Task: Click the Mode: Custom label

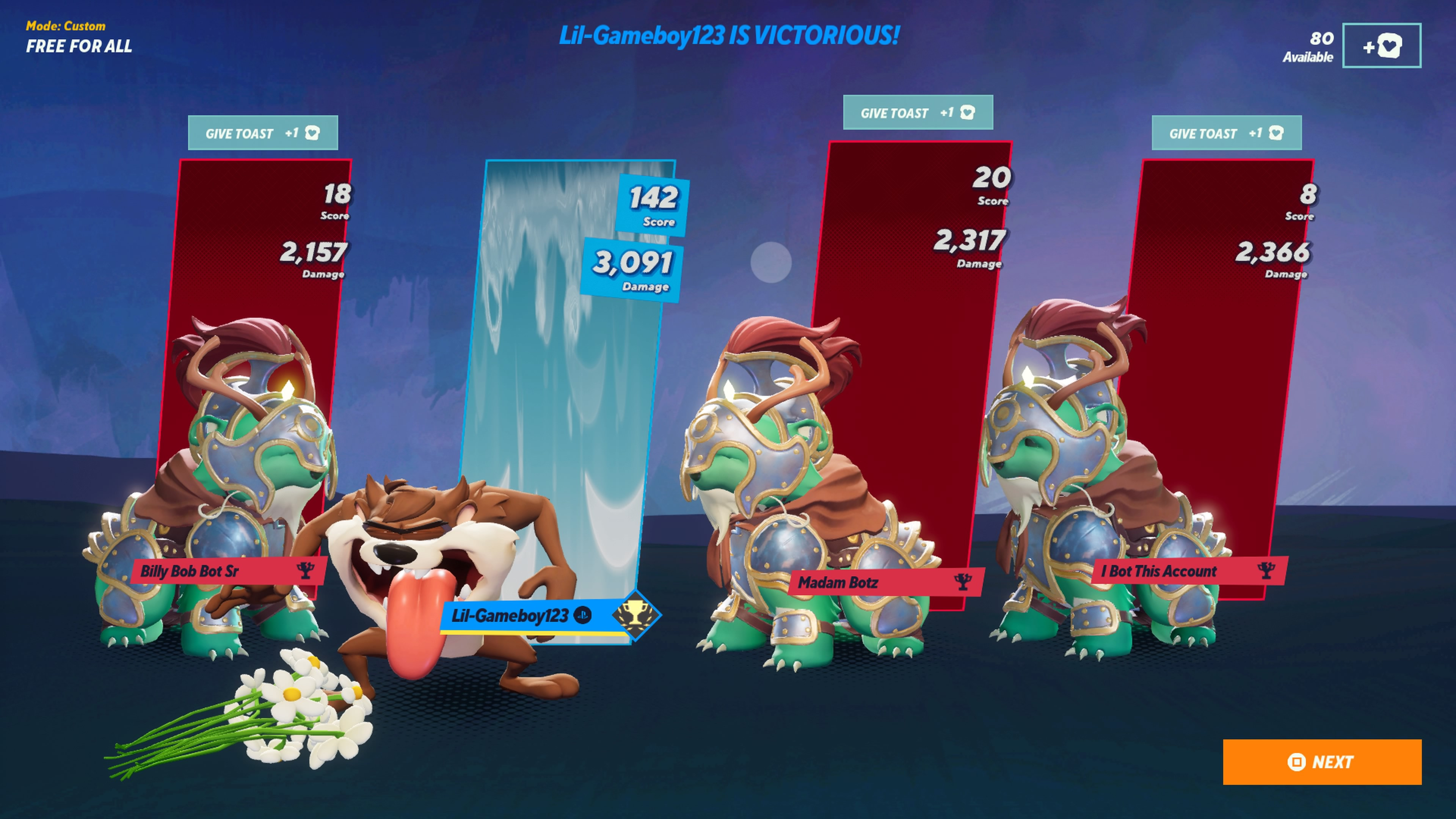Action: click(66, 25)
